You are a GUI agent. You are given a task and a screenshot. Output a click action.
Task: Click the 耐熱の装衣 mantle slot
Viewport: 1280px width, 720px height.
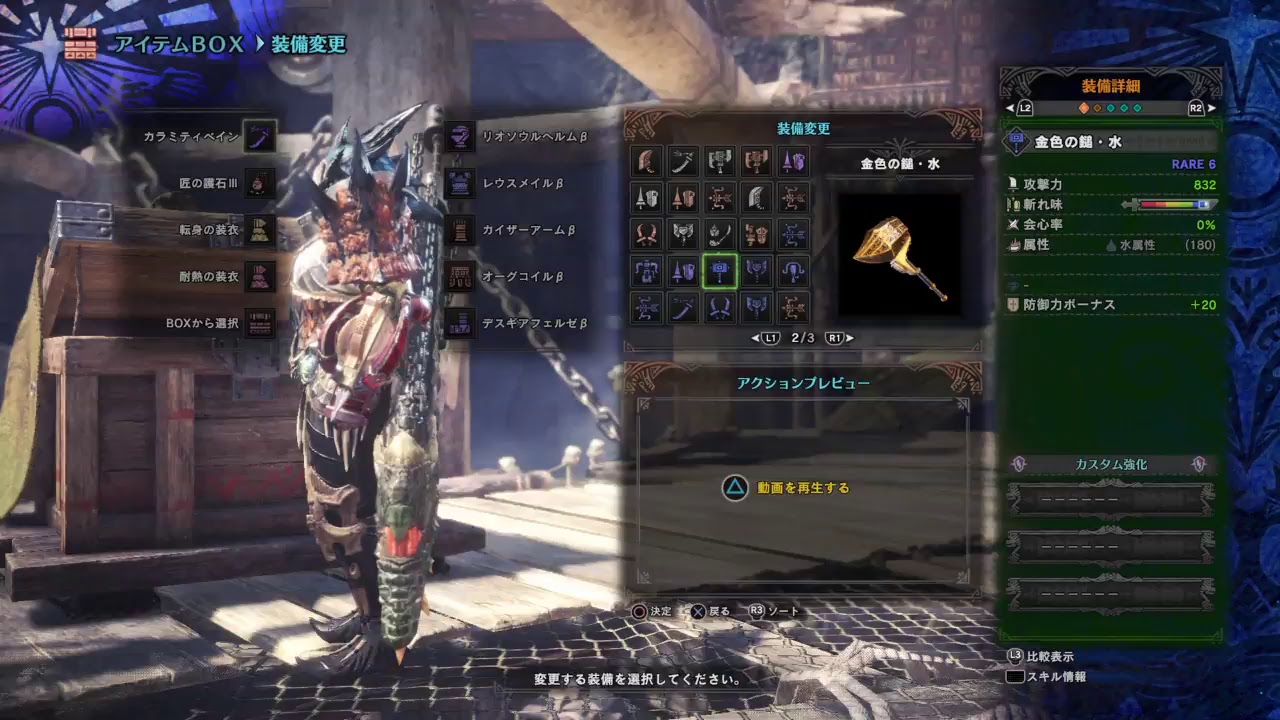pyautogui.click(x=258, y=277)
